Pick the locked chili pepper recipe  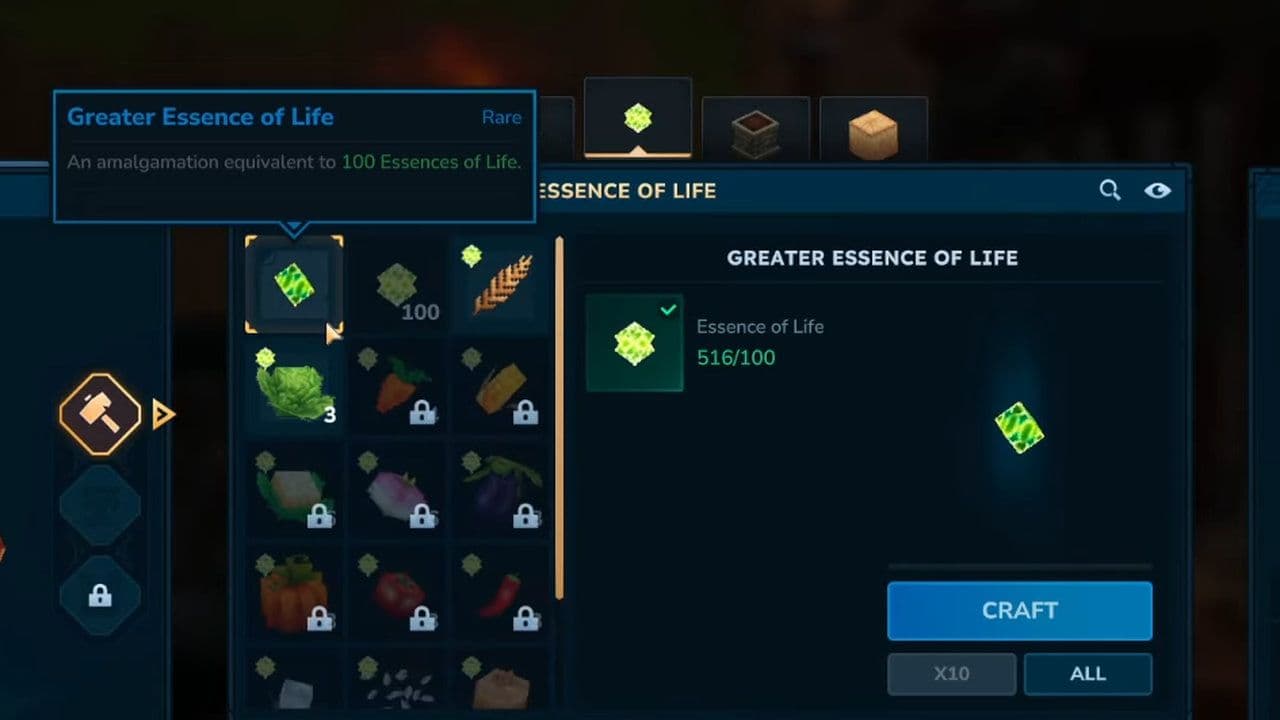coord(499,594)
